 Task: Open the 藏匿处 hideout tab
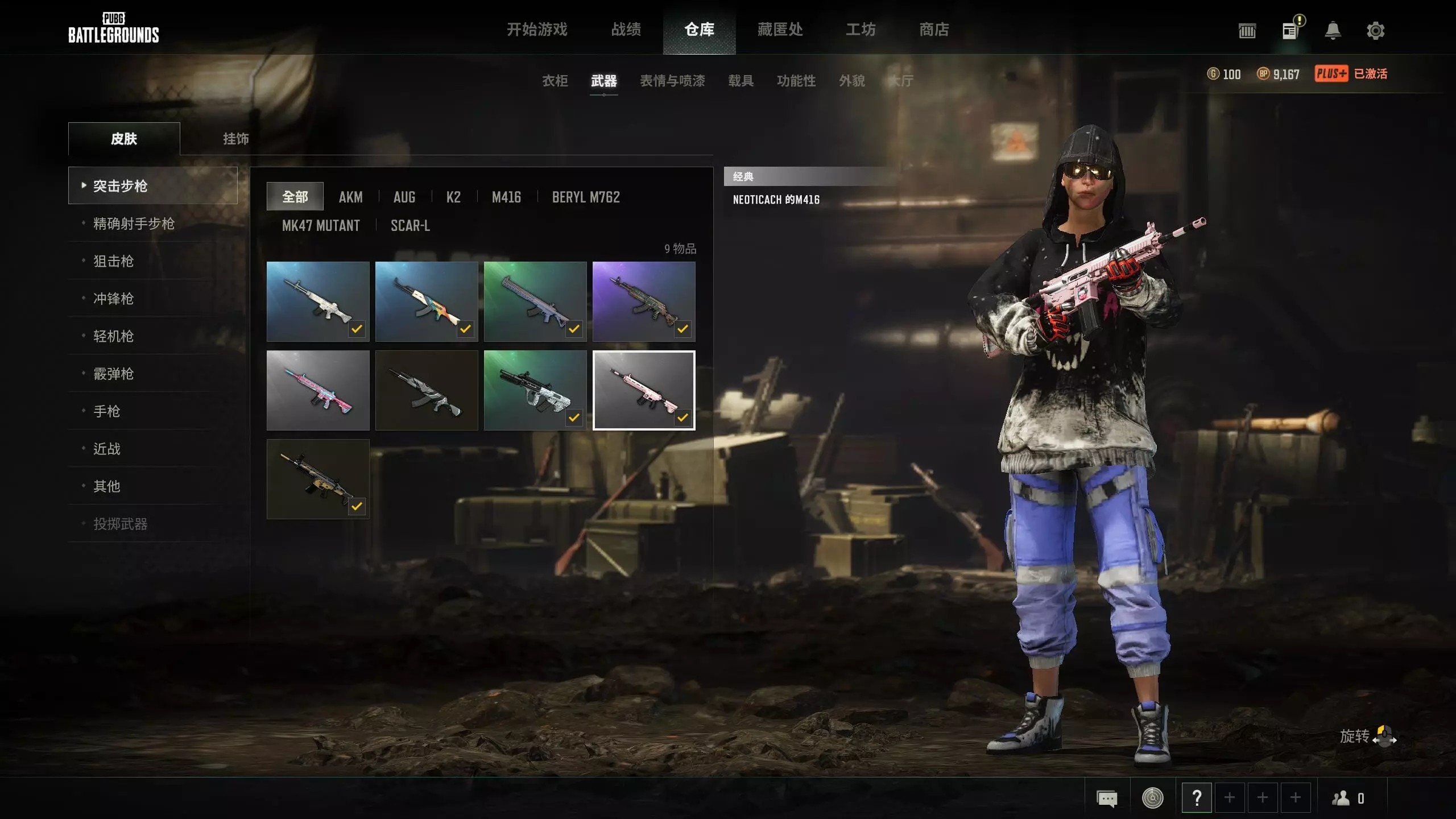(x=780, y=30)
